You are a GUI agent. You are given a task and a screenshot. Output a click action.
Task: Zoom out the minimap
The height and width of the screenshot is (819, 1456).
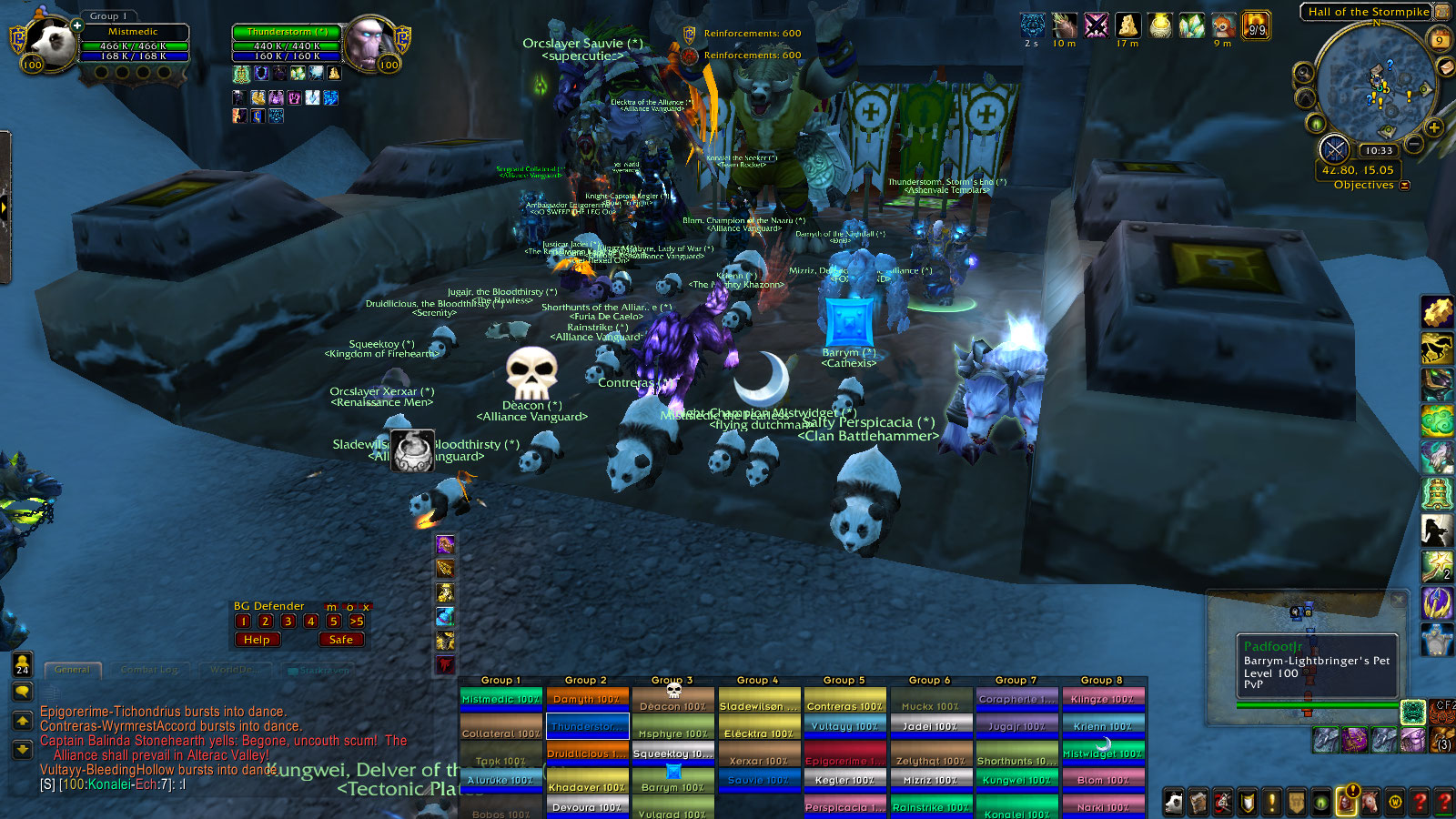[1413, 144]
